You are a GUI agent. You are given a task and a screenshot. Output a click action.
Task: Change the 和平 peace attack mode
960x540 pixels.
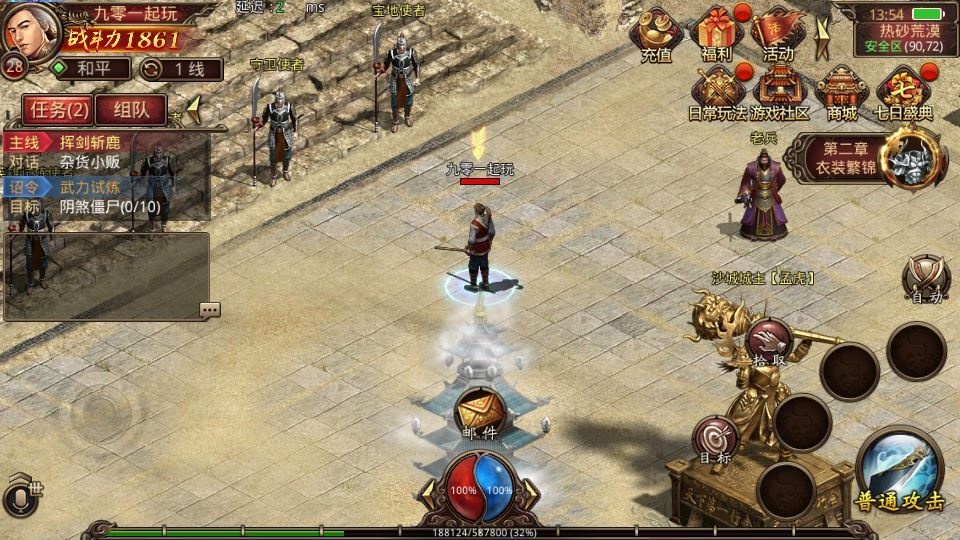click(90, 69)
